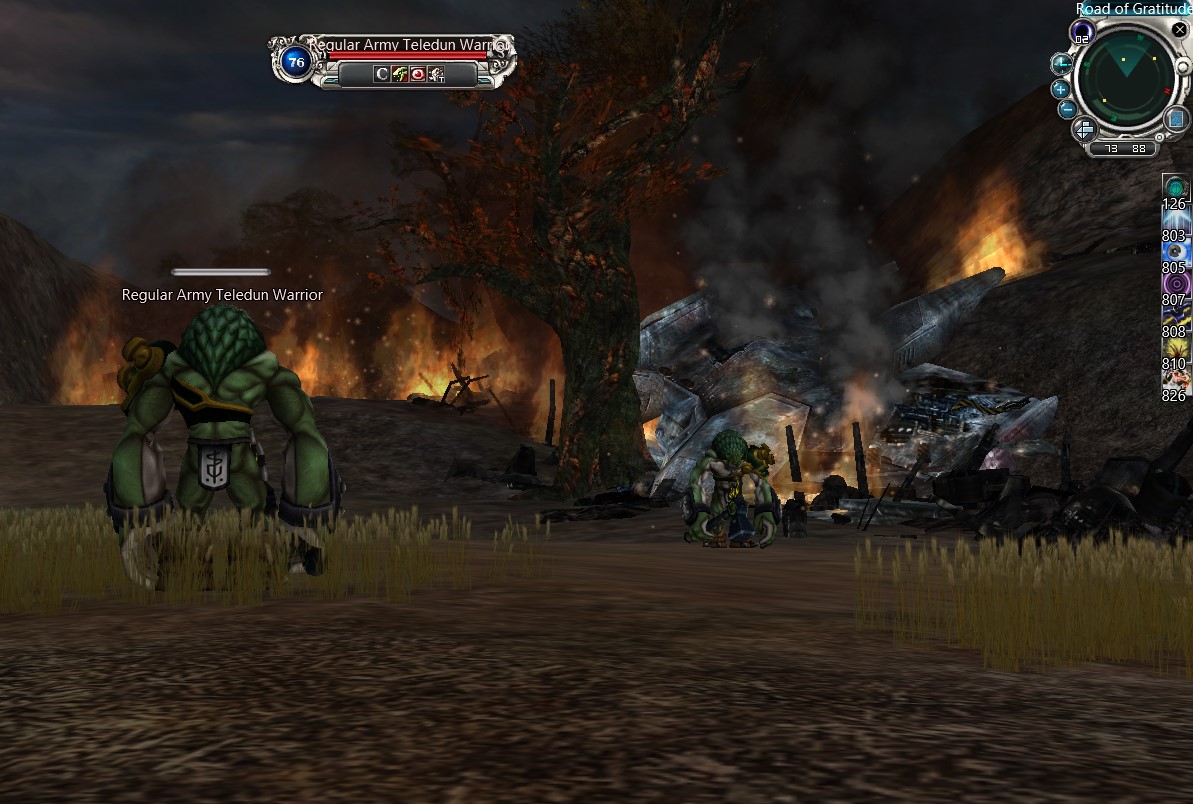1193x804 pixels.
Task: Click the green runner icon on target frame
Action: coord(399,74)
